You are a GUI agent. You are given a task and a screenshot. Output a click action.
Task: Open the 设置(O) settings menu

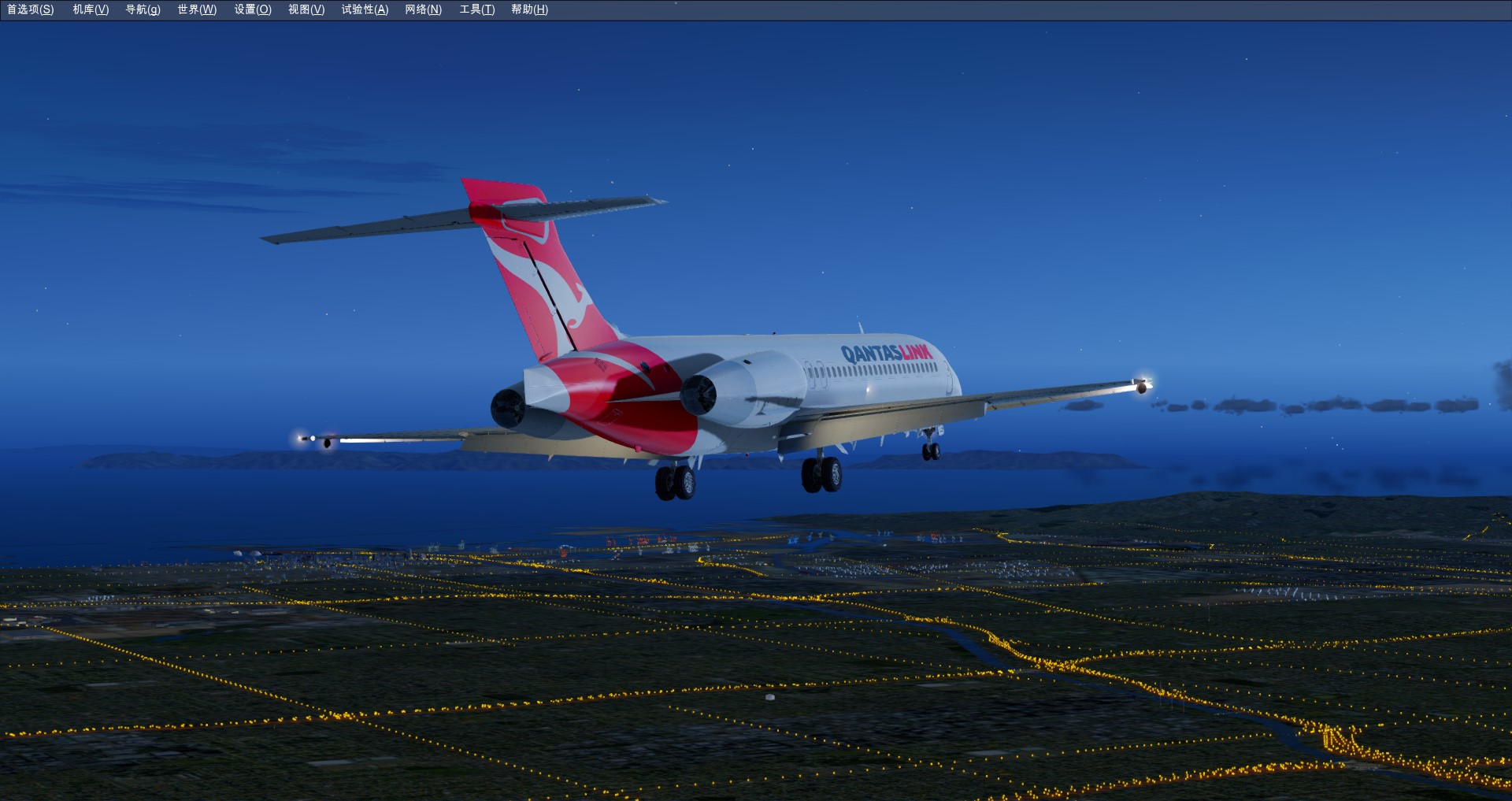[x=253, y=9]
